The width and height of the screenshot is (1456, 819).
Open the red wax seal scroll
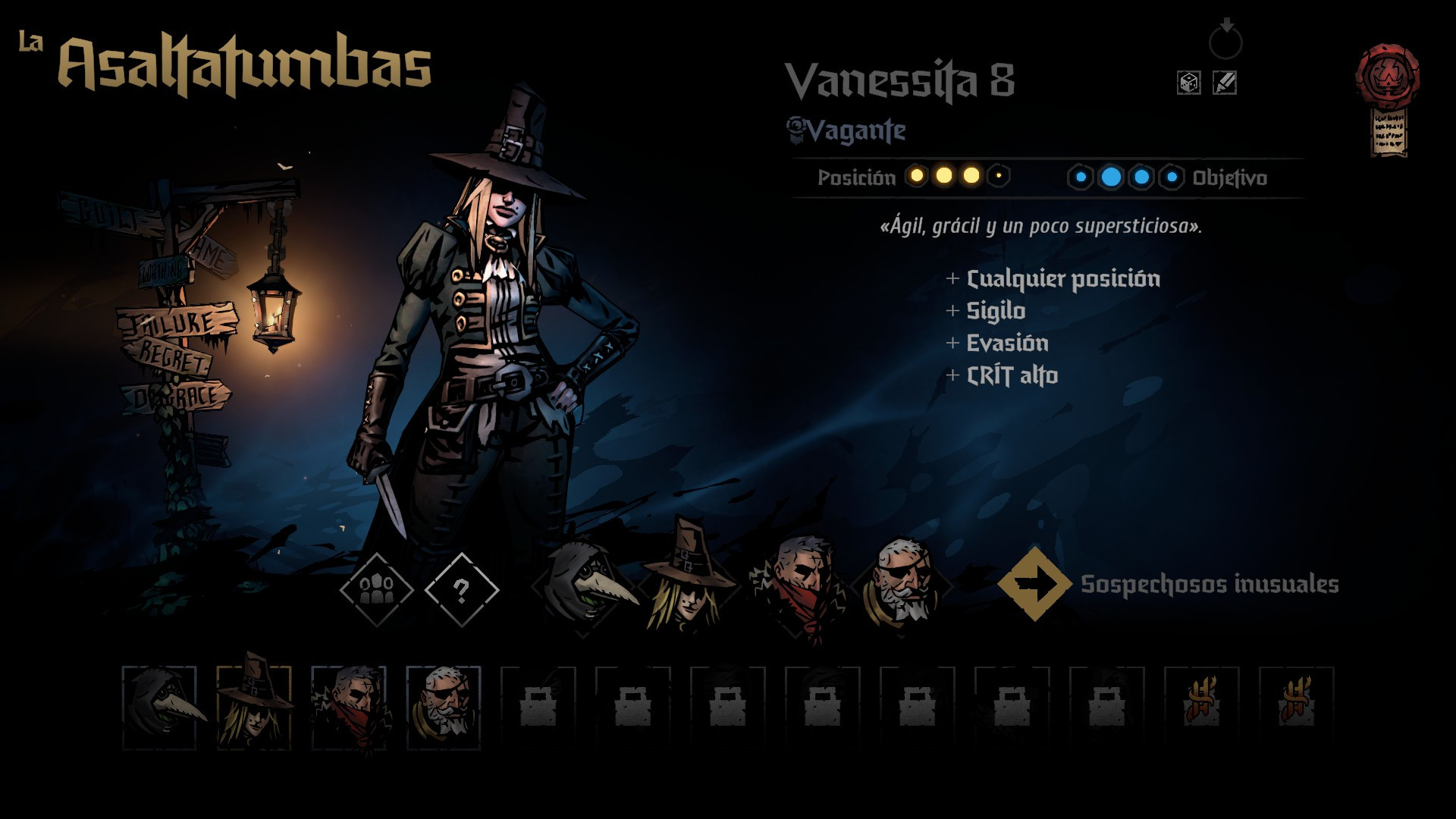coord(1388,99)
